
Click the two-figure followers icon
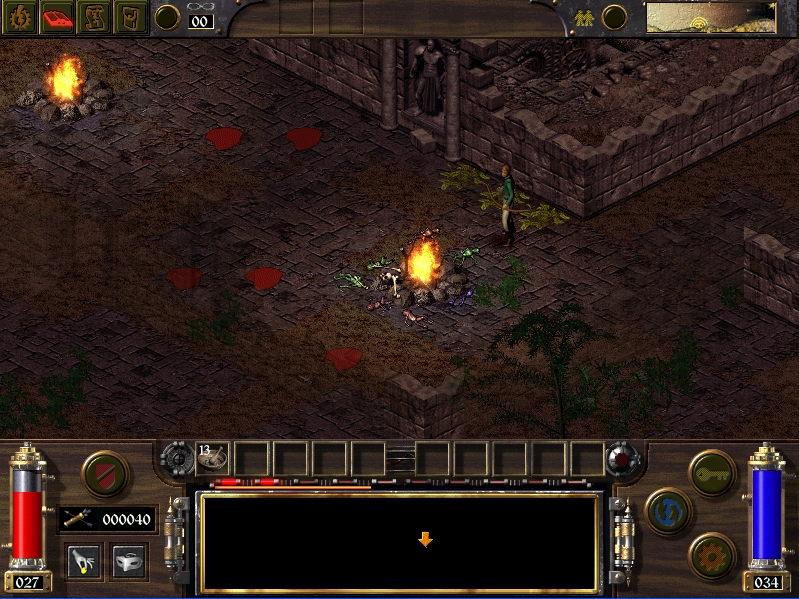[585, 17]
